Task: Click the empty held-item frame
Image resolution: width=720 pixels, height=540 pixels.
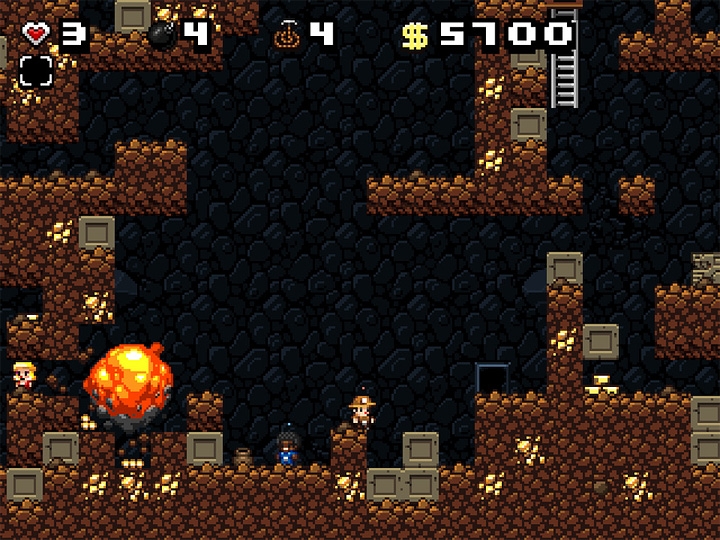Action: 35,70
